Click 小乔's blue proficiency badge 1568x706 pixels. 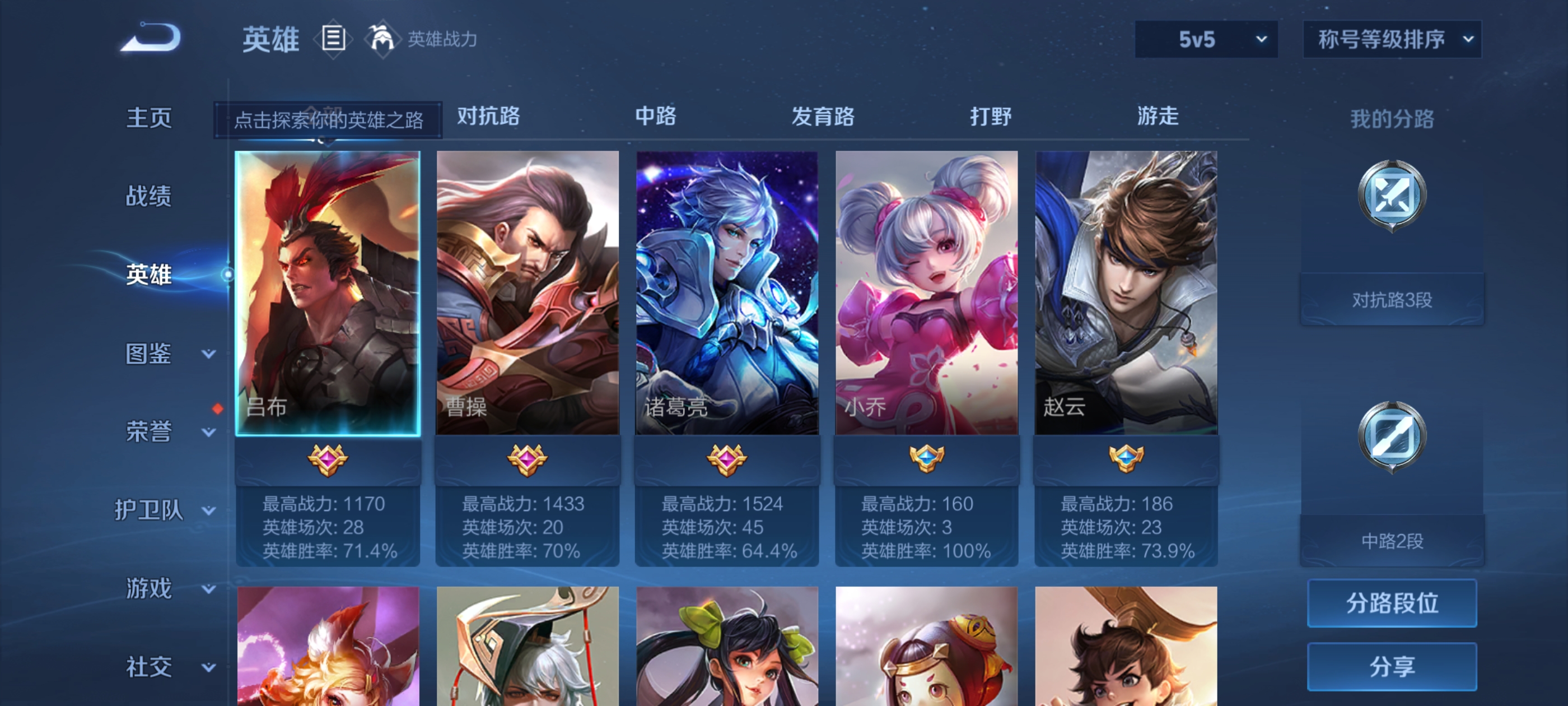(926, 461)
